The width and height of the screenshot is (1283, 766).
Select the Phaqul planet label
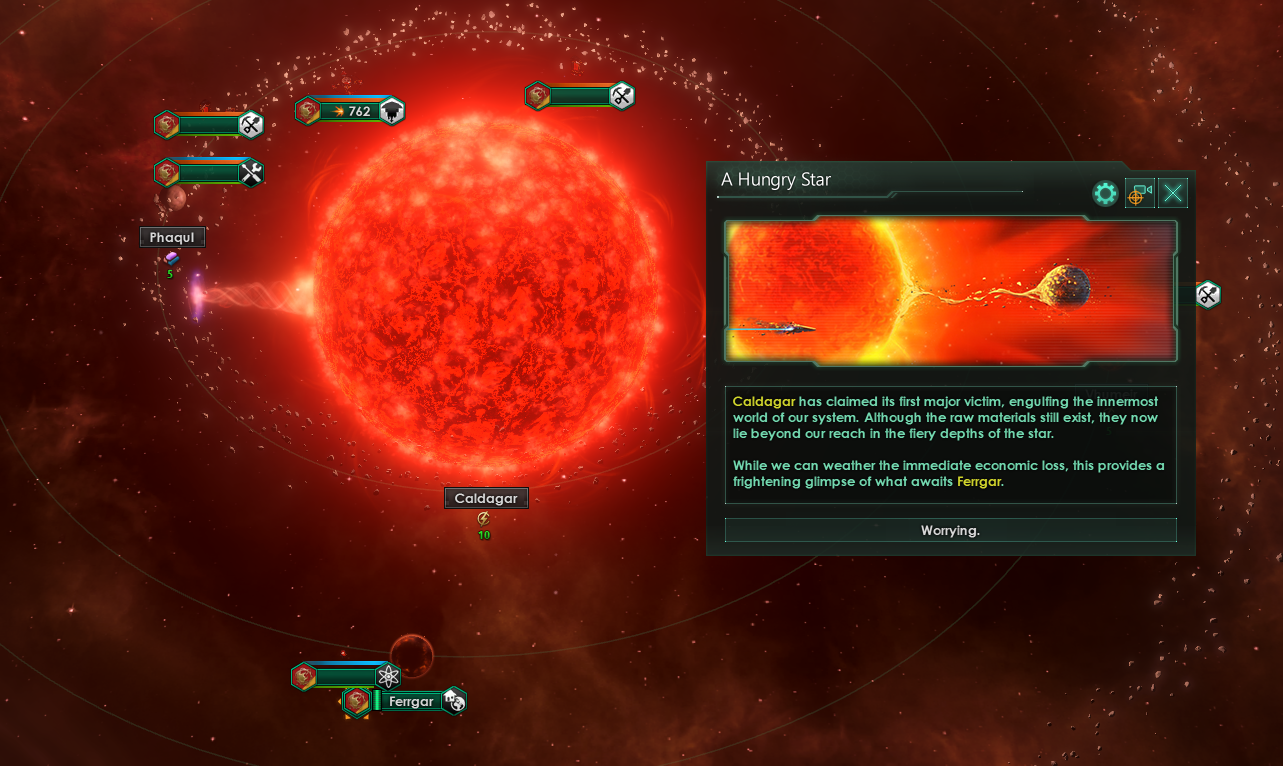pos(172,237)
